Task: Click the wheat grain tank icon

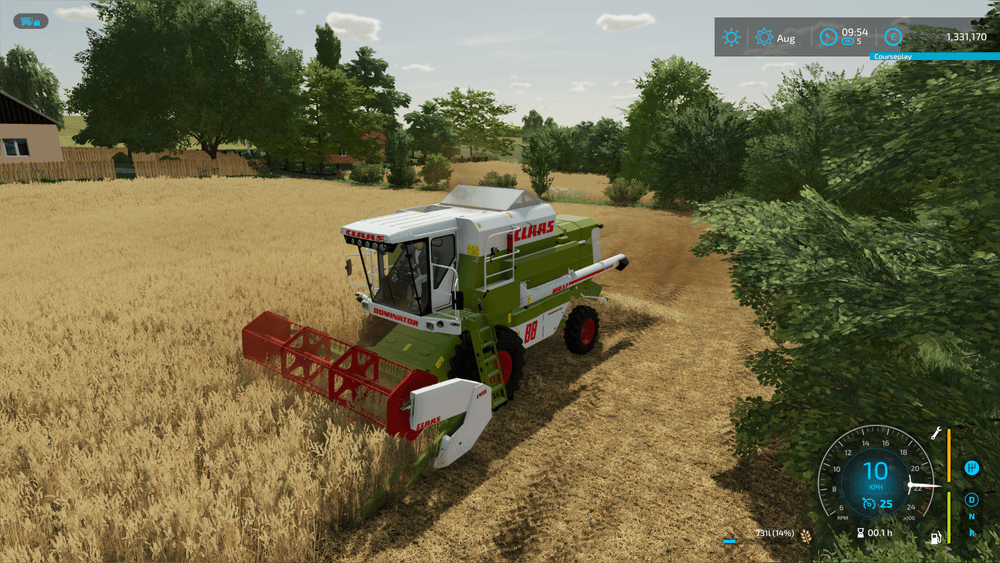Action: coord(806,534)
